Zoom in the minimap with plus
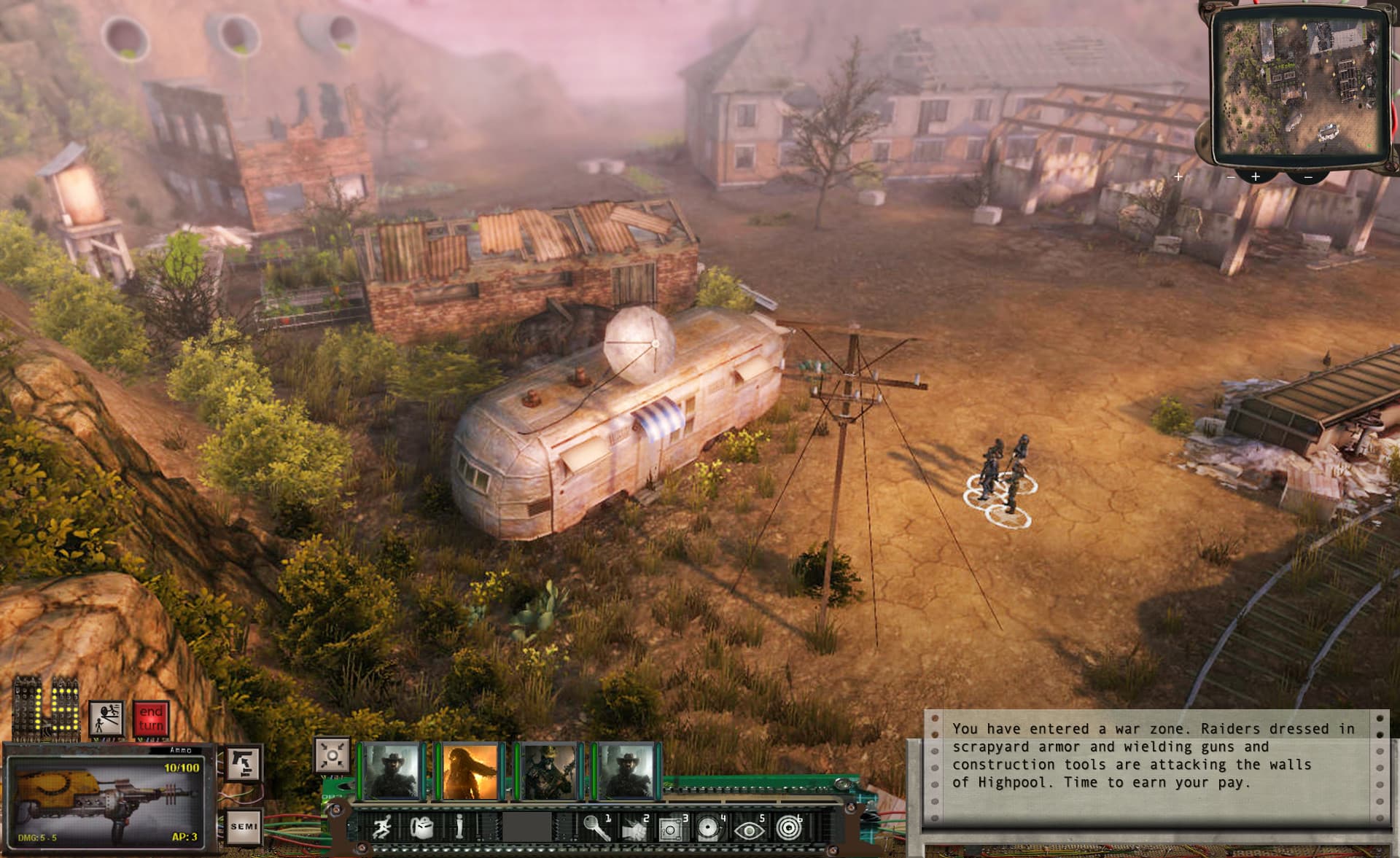Viewport: 1400px width, 858px height. pos(1255,176)
